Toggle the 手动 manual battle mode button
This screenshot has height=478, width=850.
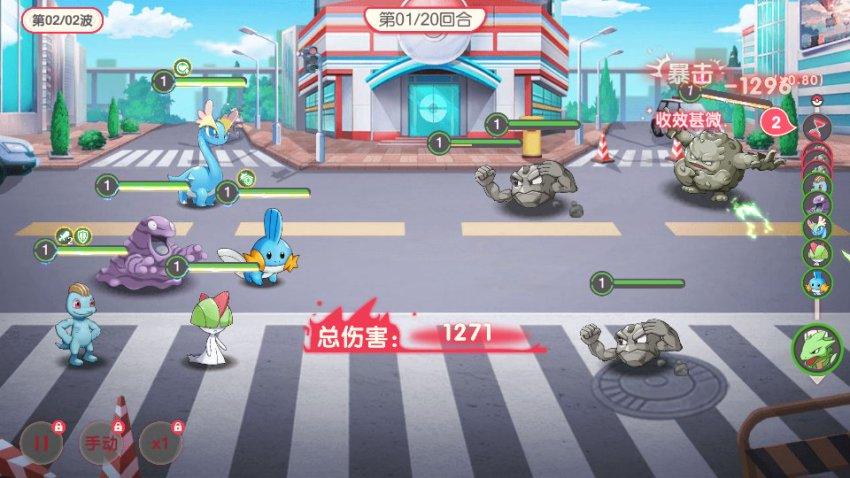click(101, 442)
